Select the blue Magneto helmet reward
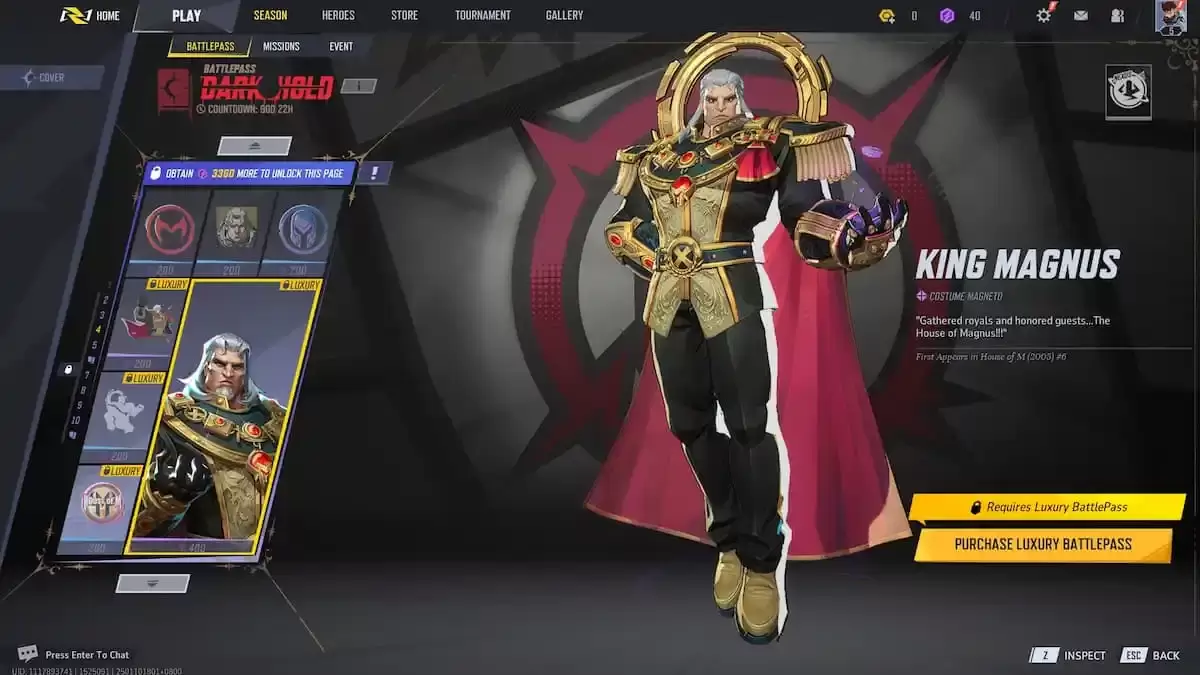Viewport: 1200px width, 675px height. pyautogui.click(x=302, y=231)
